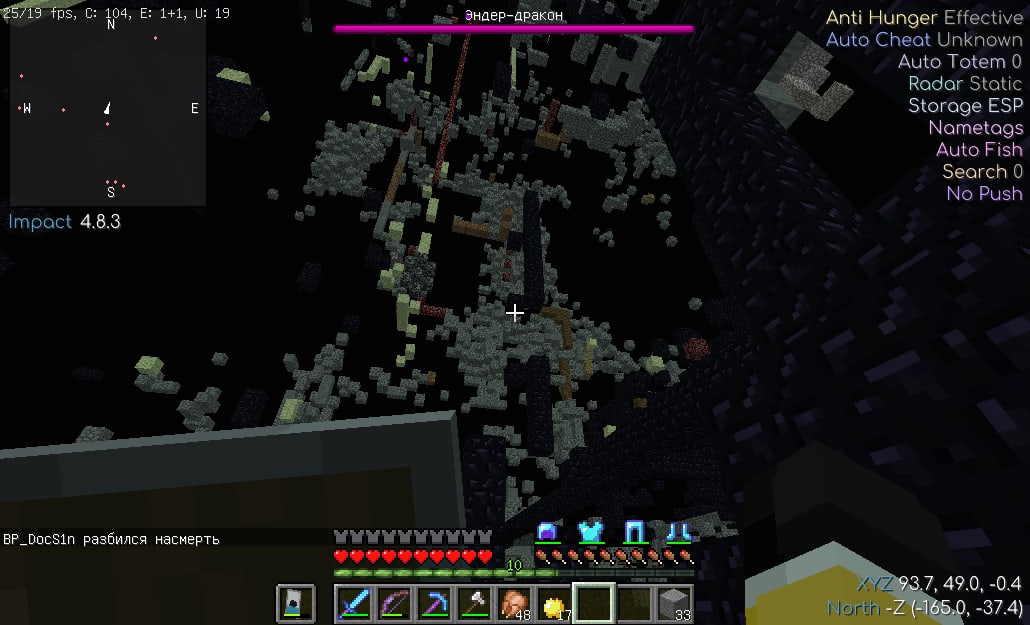Pick the yellow item stack of 17
Viewport: 1030px width, 625px height.
click(554, 604)
